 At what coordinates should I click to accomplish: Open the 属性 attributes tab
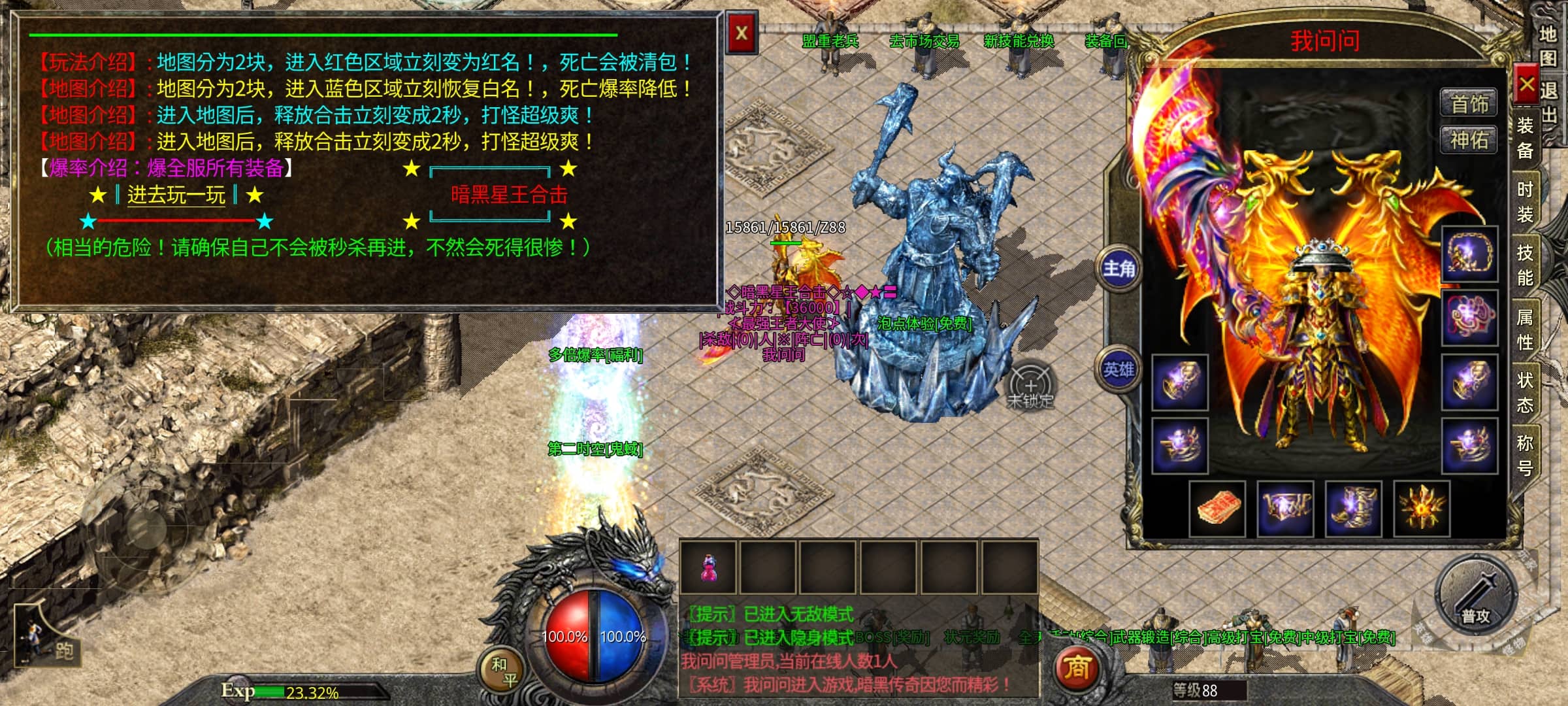point(1525,329)
